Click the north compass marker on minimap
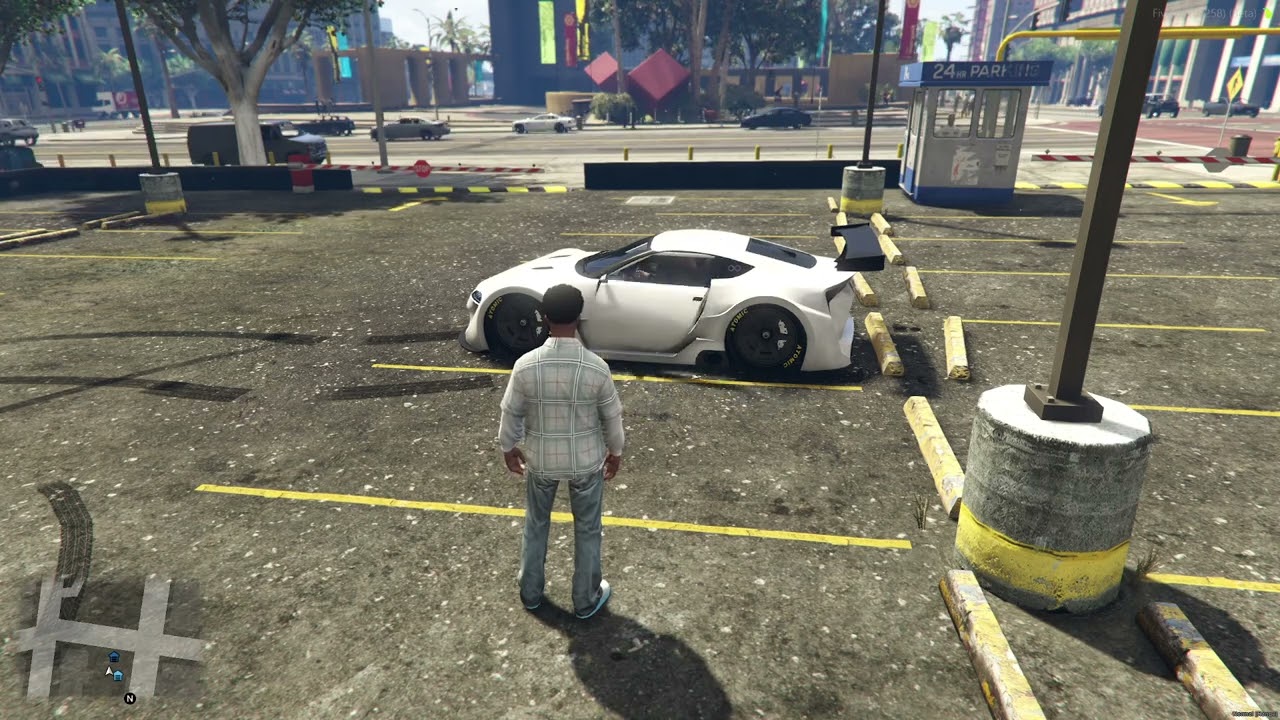 pyautogui.click(x=130, y=698)
